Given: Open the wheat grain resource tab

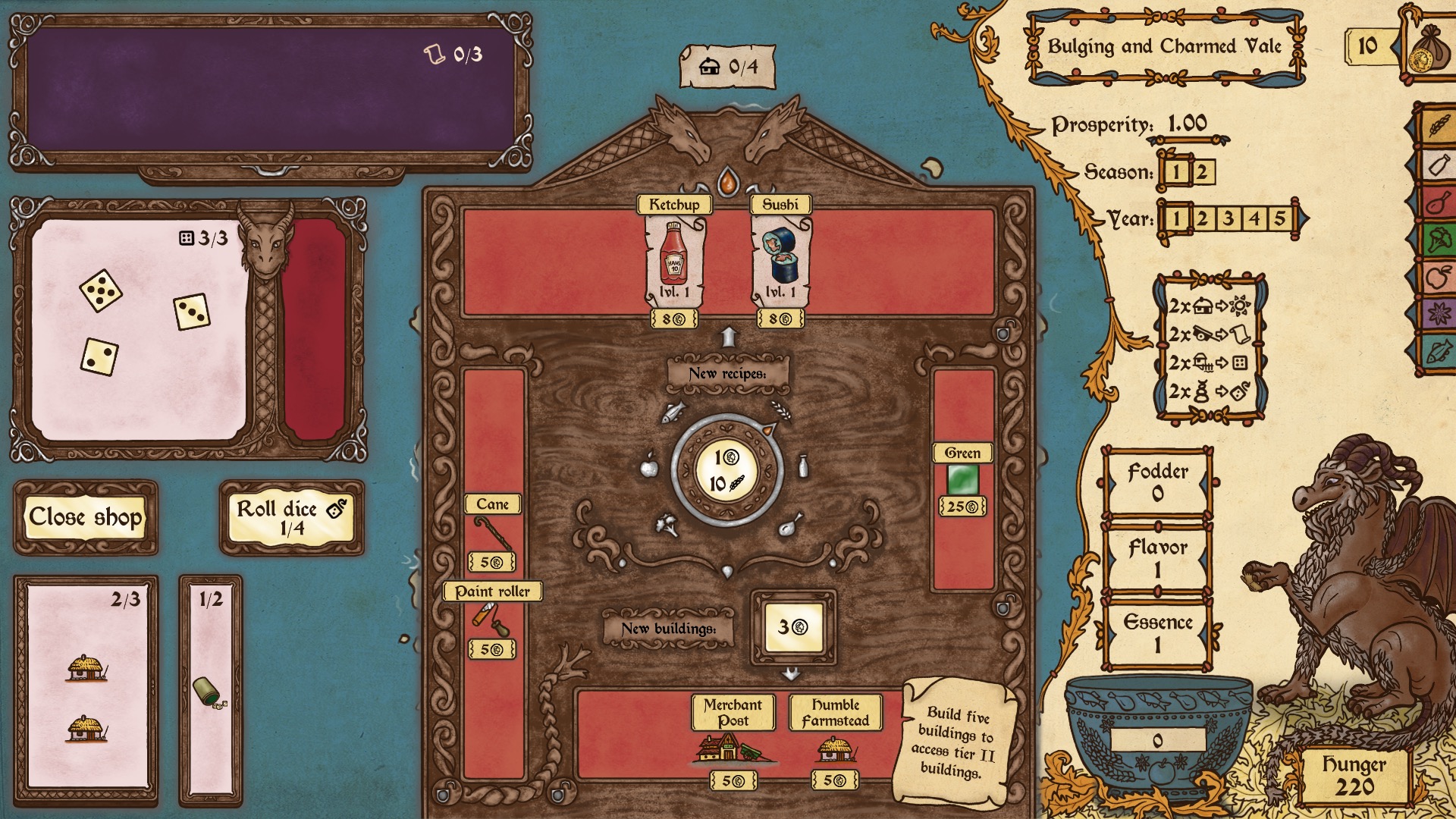Looking at the screenshot, I should click(1439, 125).
